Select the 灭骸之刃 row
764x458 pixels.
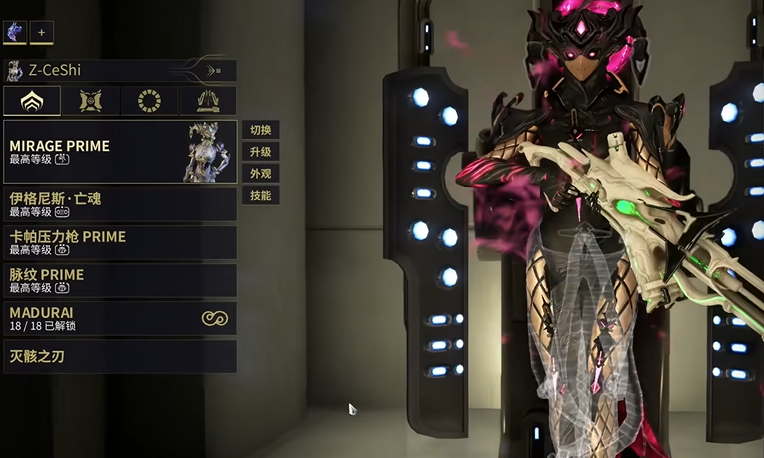120,356
